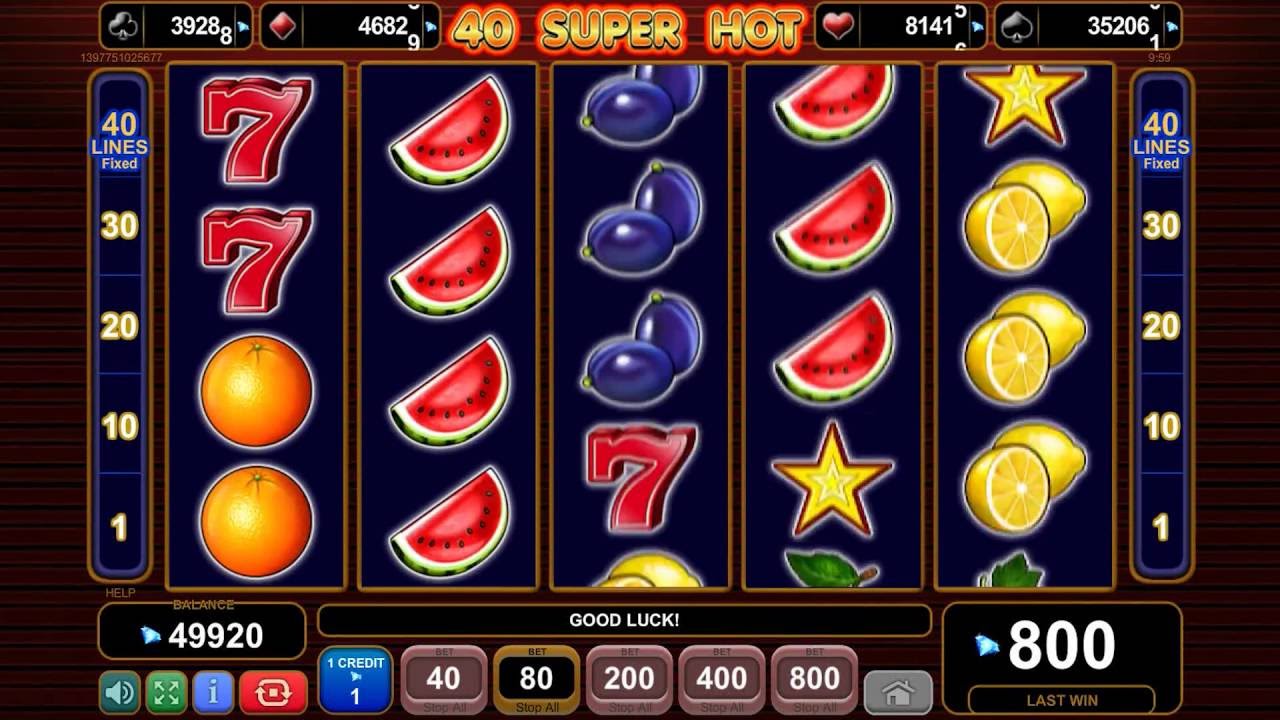Open the paytable info screen
This screenshot has height=720, width=1280.
[213, 690]
